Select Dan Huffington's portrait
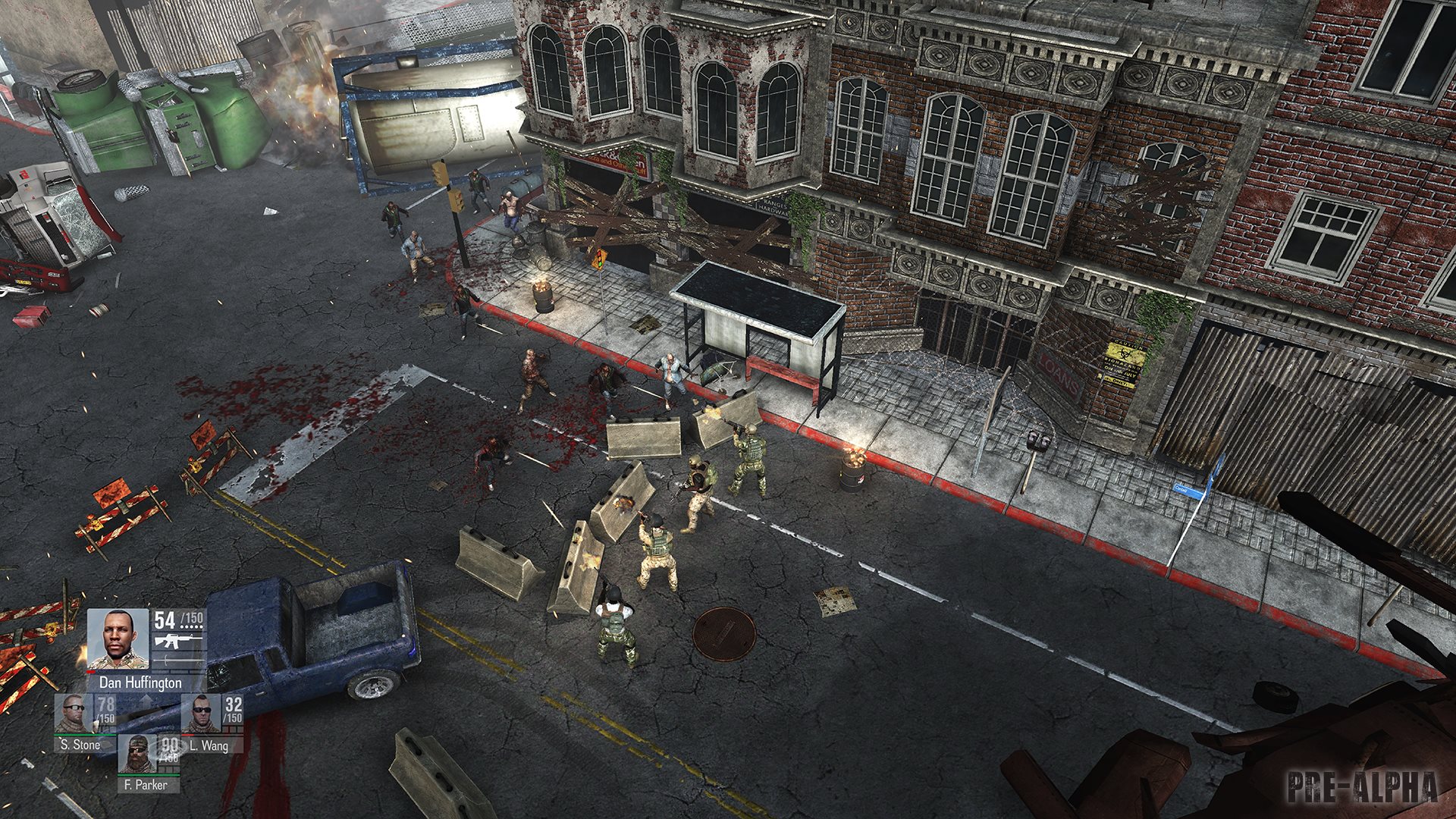This screenshot has width=1456, height=819. pyautogui.click(x=118, y=639)
